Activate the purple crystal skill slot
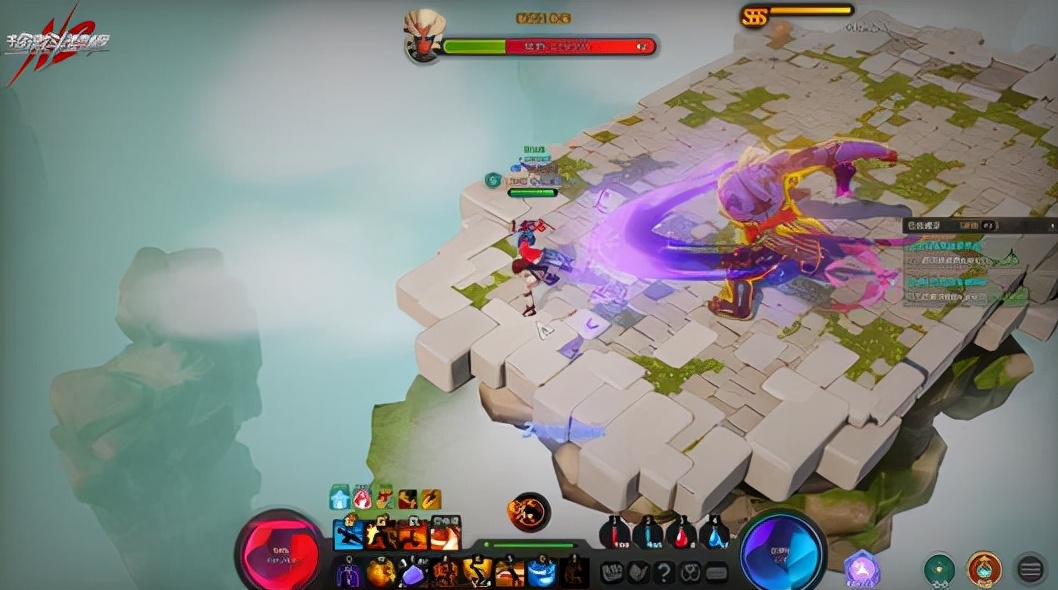Screen dimensions: 1058x590 coord(413,573)
